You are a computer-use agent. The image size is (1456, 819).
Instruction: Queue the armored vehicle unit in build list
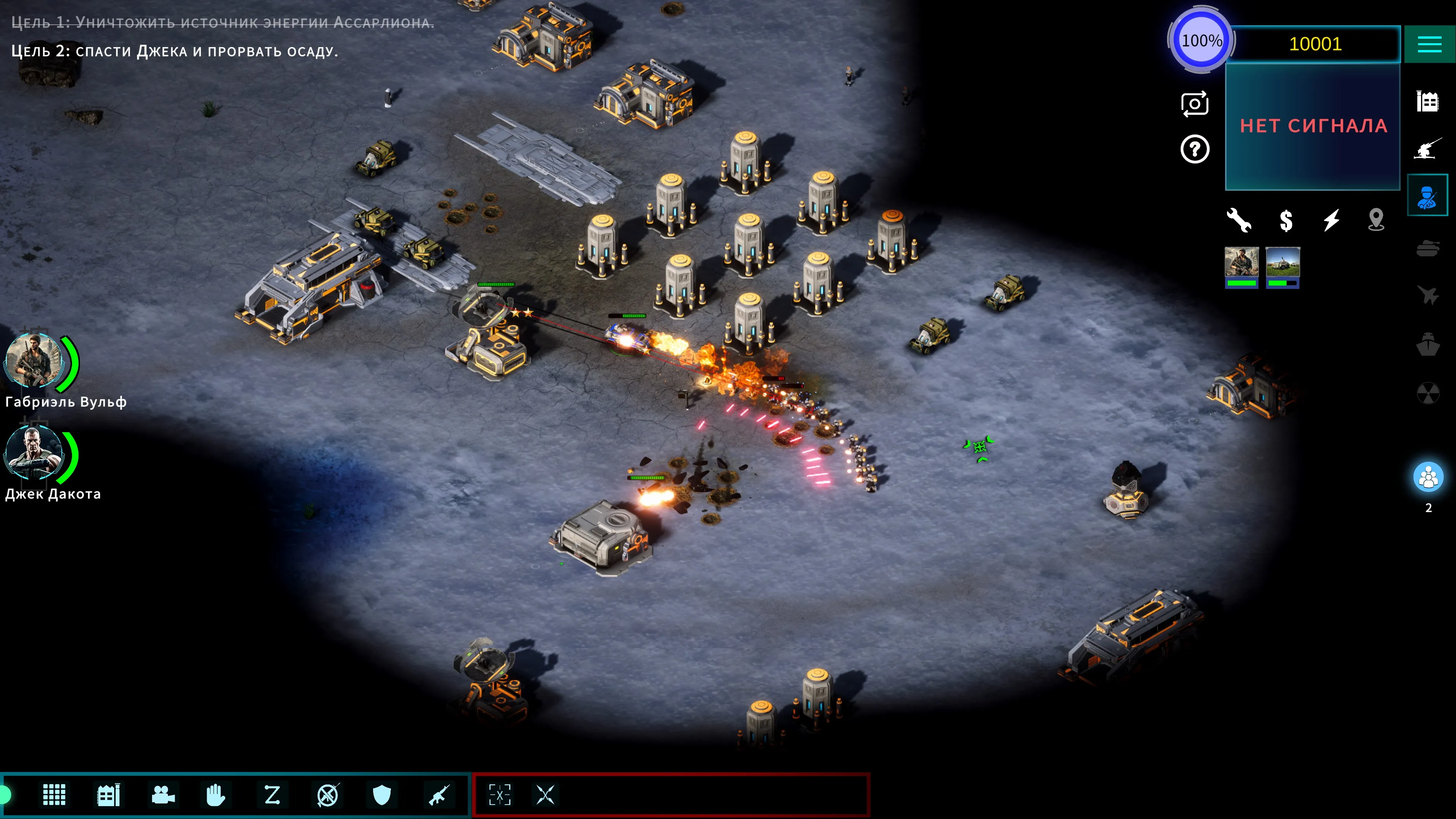(1282, 267)
